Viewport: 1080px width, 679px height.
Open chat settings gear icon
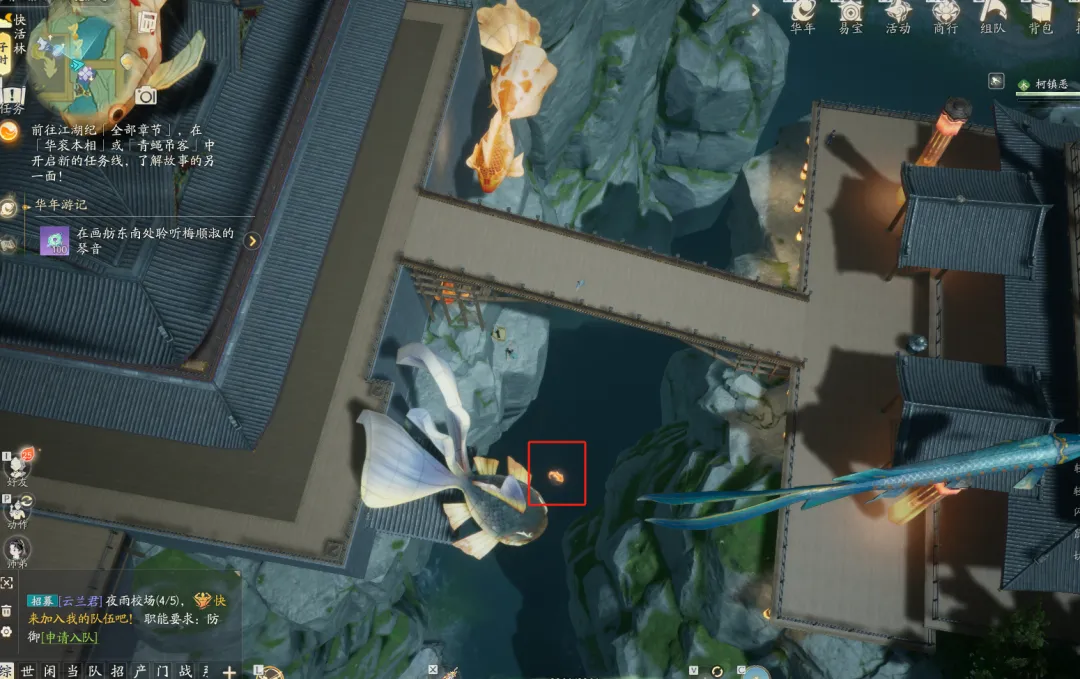pos(7,632)
